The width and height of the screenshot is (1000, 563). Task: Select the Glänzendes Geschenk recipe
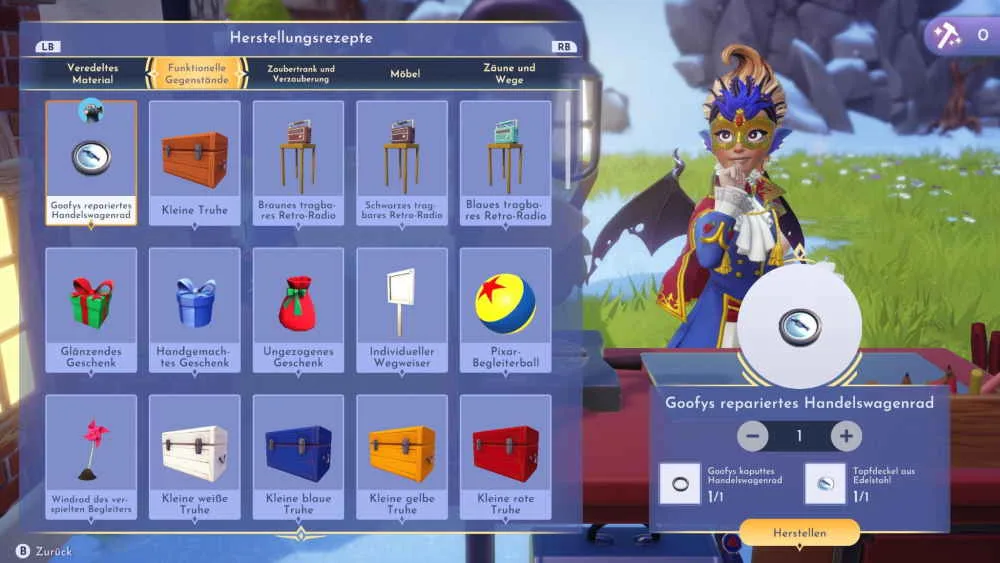tap(91, 310)
